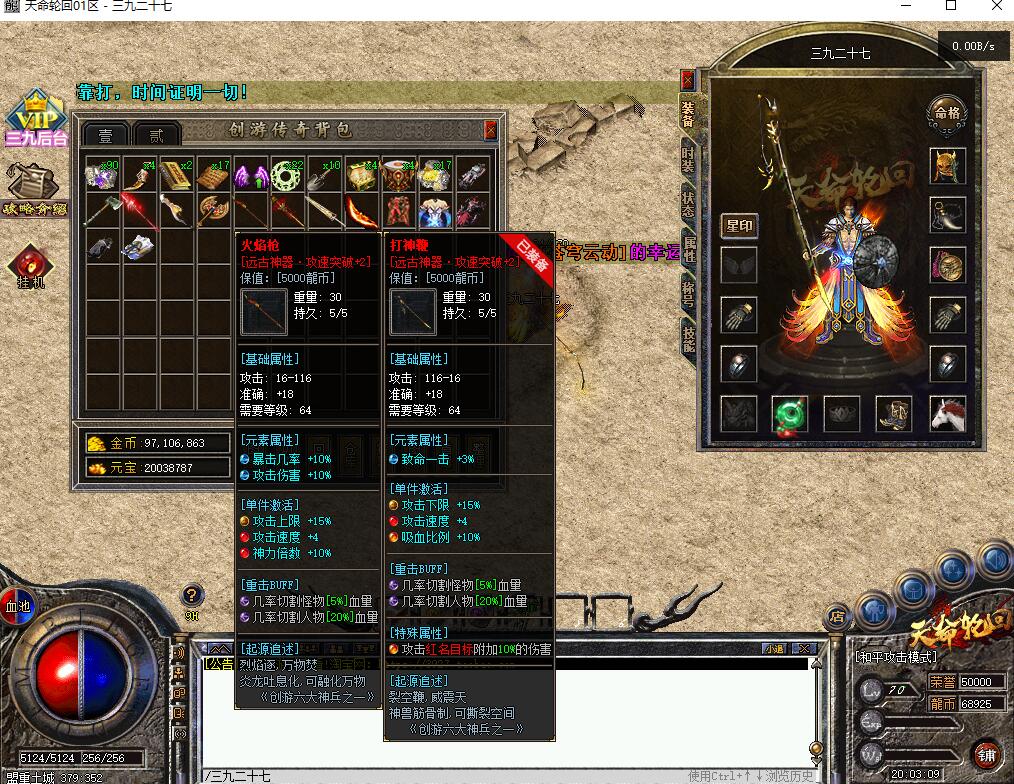Open the 店 shop button
Screen dimensions: 1014x784
838,616
